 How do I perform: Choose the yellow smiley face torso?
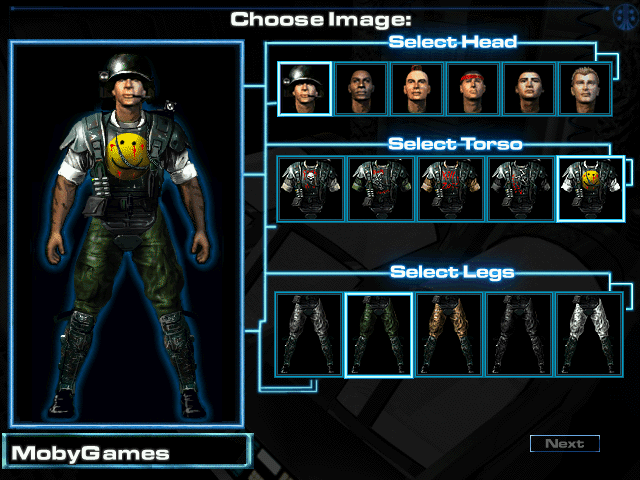(590, 189)
